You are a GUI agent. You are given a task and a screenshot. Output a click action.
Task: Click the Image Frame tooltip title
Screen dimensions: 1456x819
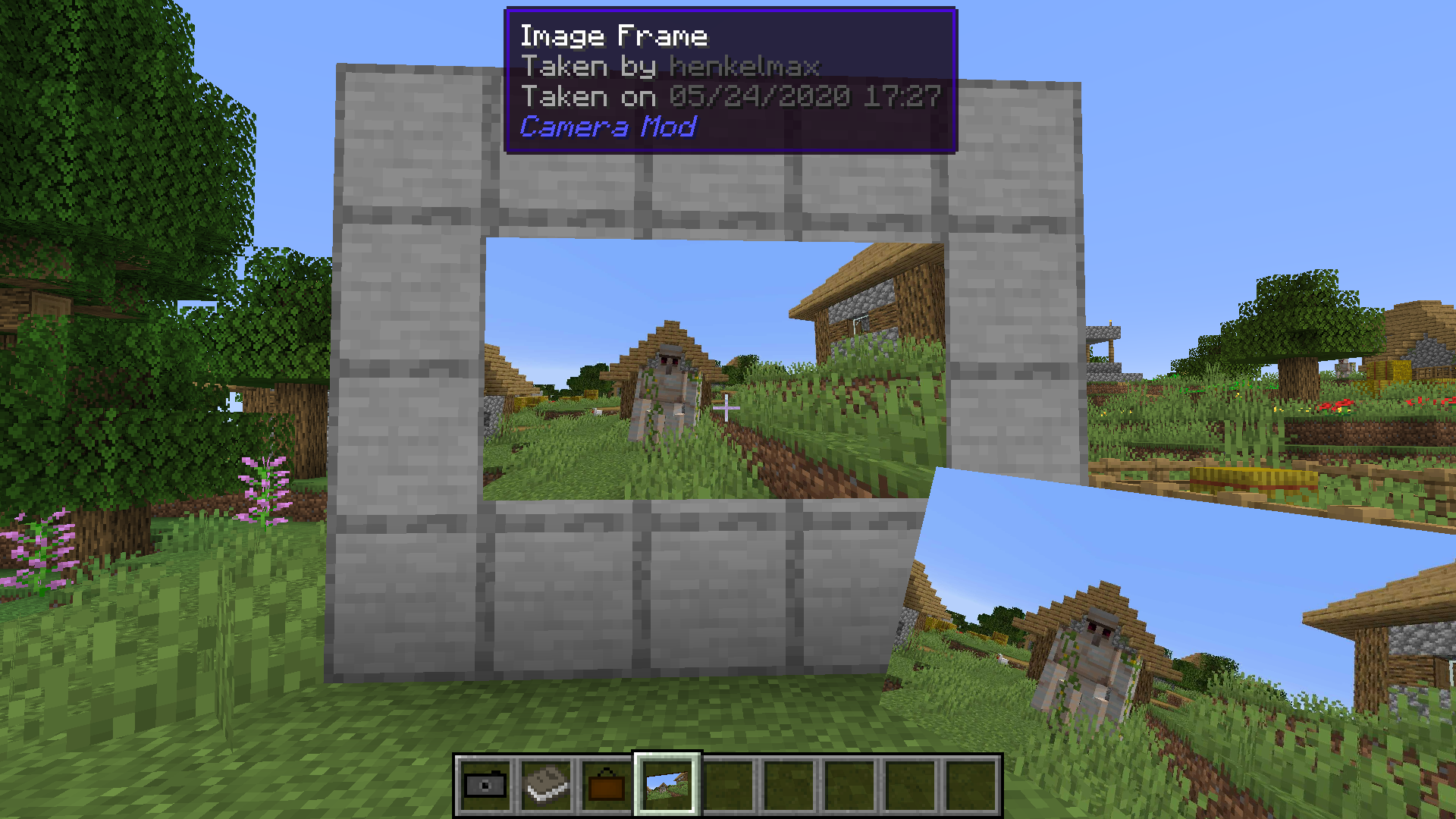[x=614, y=35]
